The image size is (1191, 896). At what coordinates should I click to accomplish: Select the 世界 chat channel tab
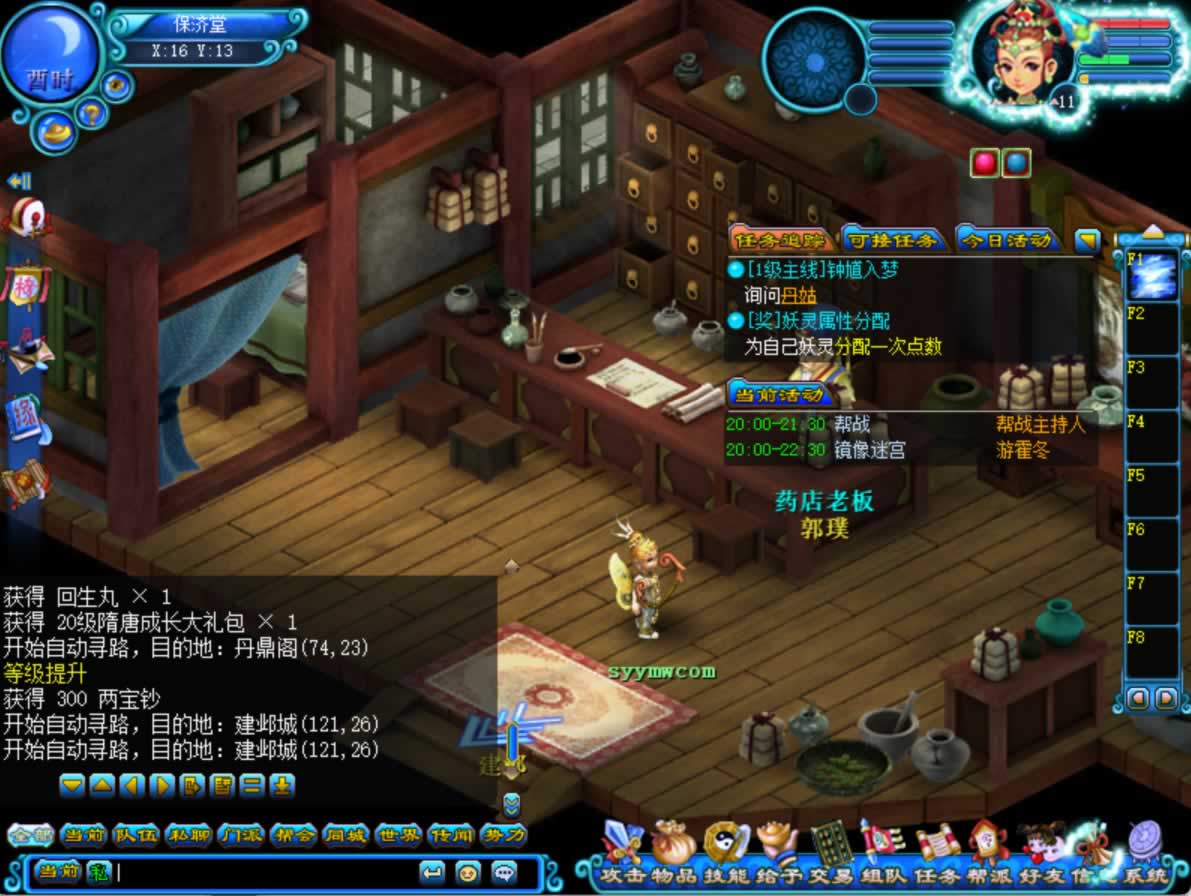click(x=397, y=835)
